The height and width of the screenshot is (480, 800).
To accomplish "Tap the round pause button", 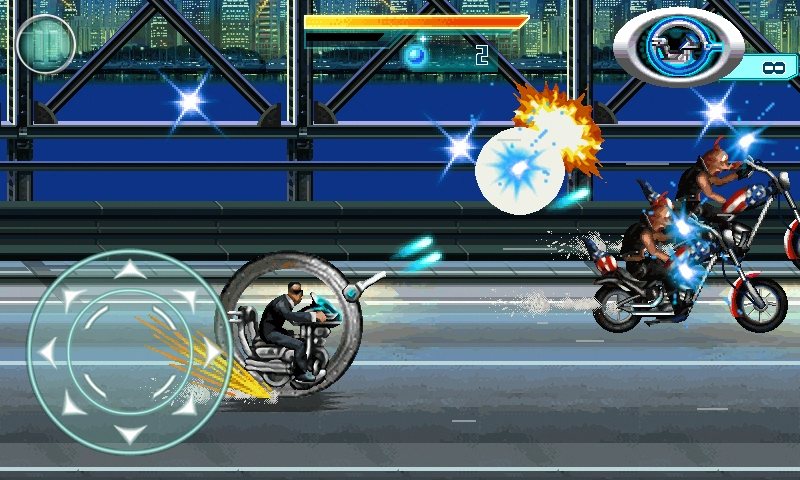I will coord(46,45).
